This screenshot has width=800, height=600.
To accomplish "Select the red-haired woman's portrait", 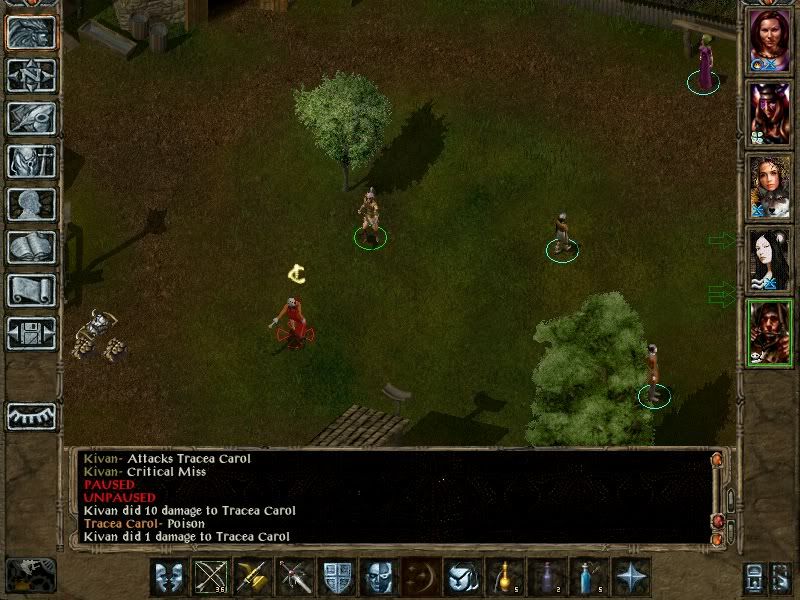I will [769, 40].
